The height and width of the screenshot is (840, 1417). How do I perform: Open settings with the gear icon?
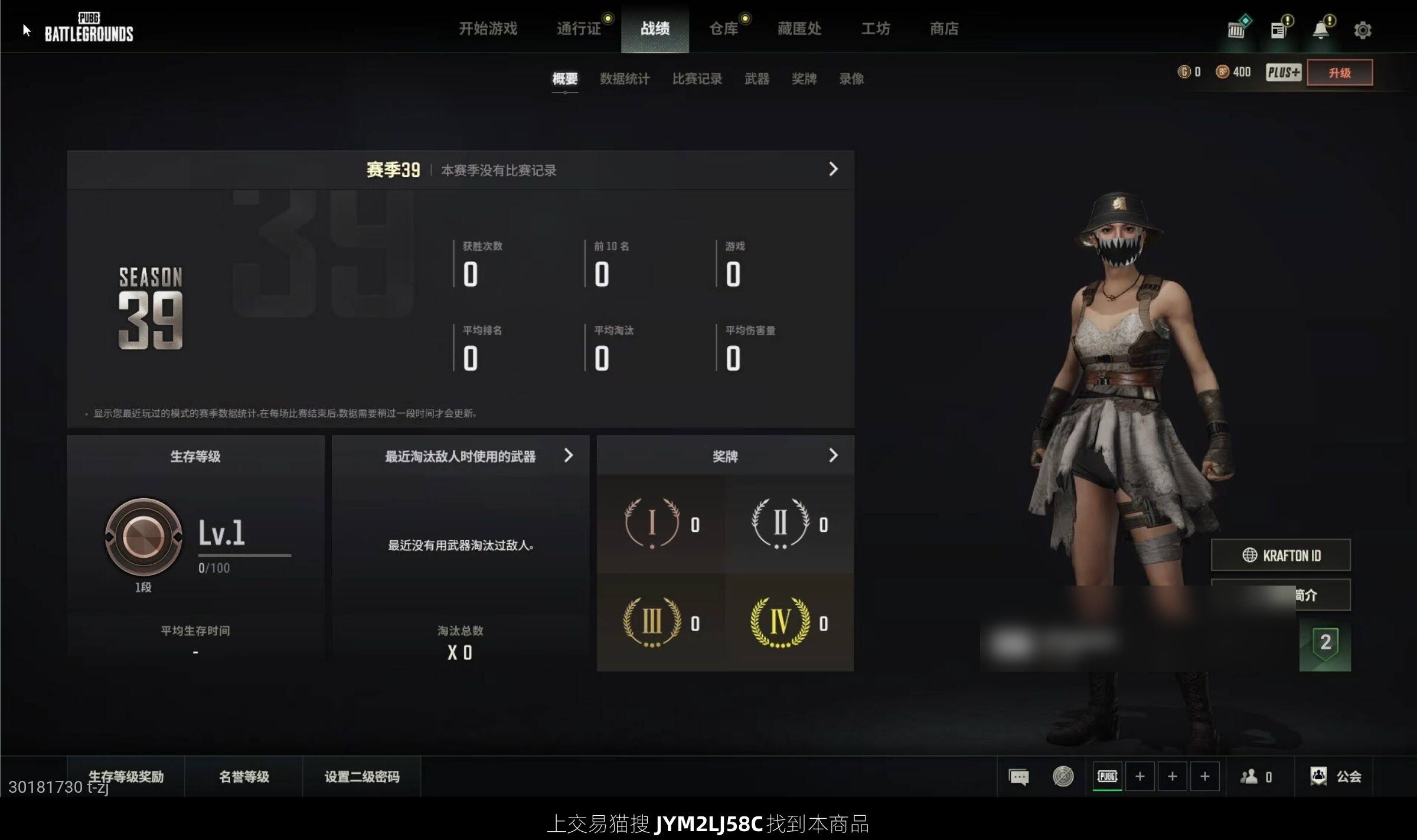coord(1362,30)
